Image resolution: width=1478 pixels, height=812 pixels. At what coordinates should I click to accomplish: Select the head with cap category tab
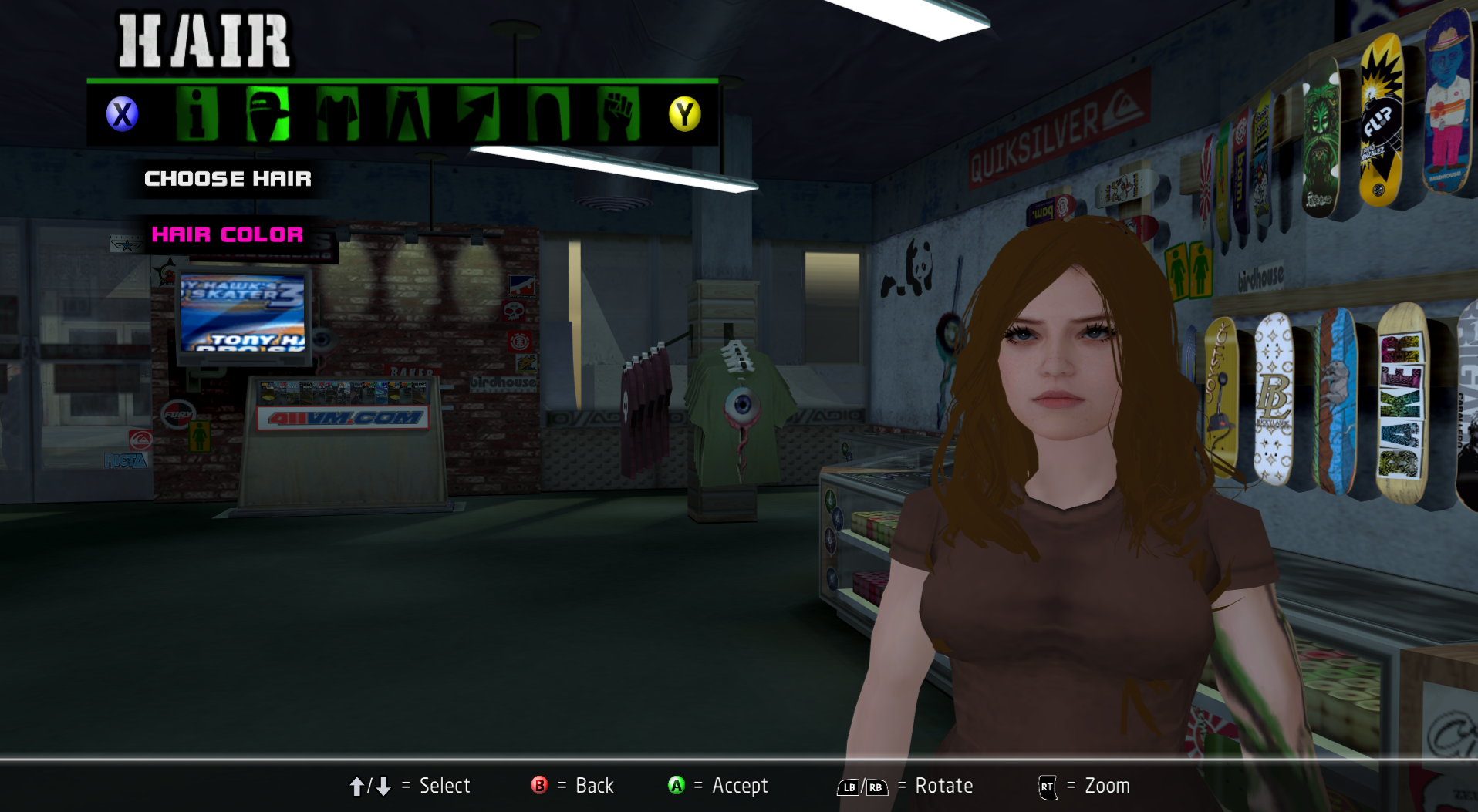click(x=267, y=114)
